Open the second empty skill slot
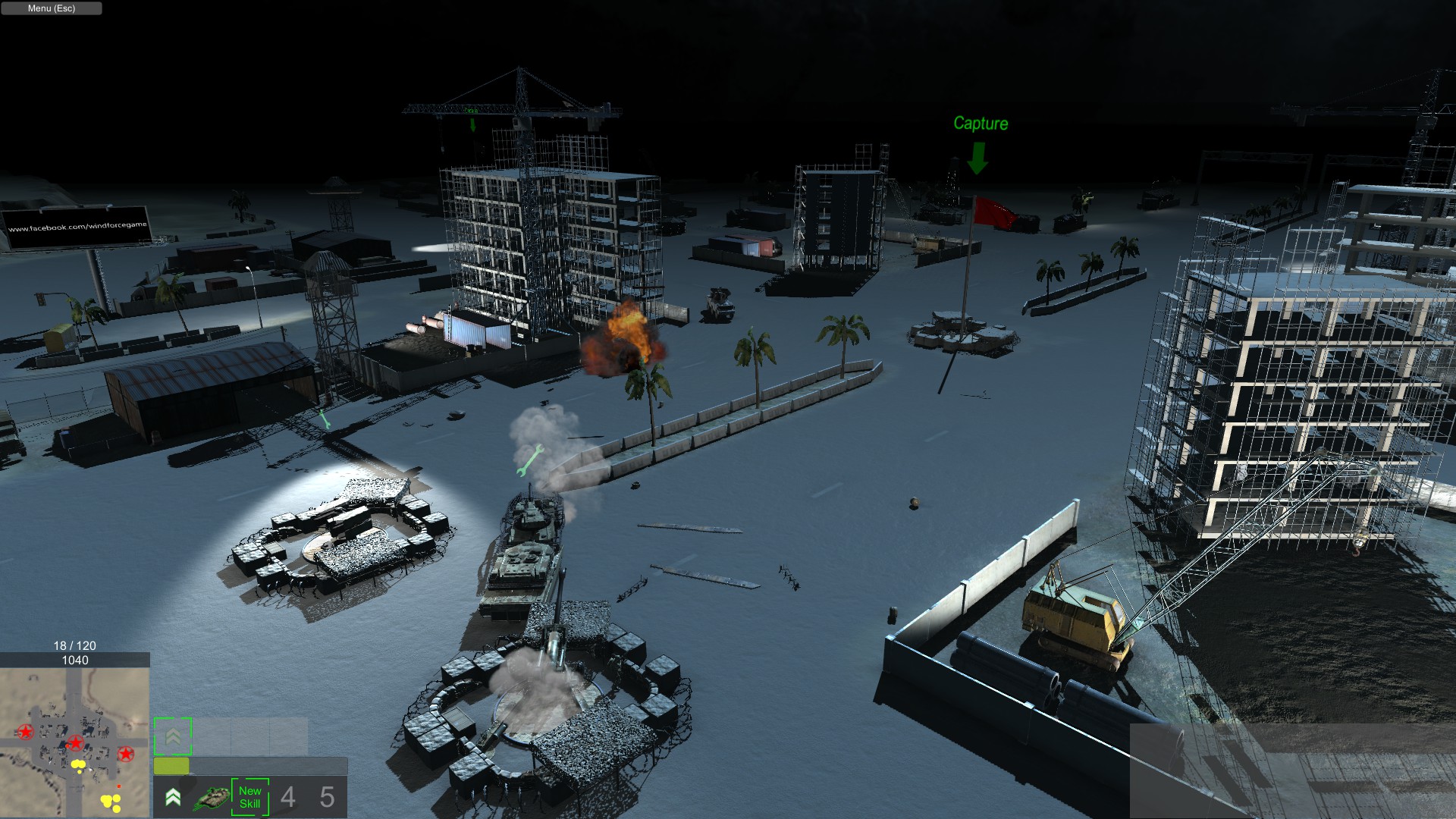 click(251, 734)
